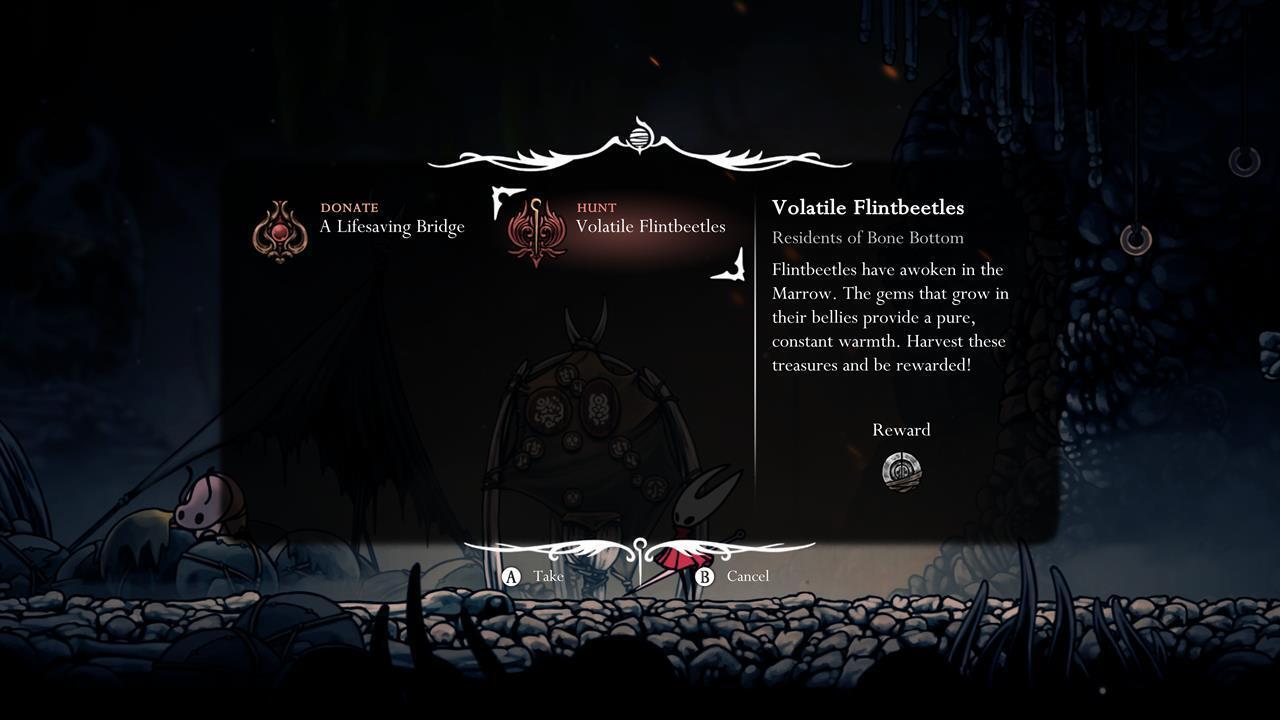The image size is (1280, 720).
Task: Inspect the quest reward icon
Action: click(901, 470)
